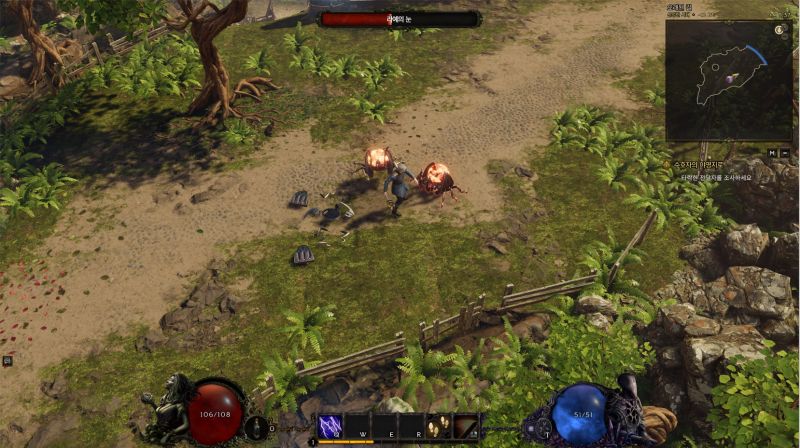Minimize the minimap with dash button
Screen dimensions: 800x448
click(x=785, y=153)
